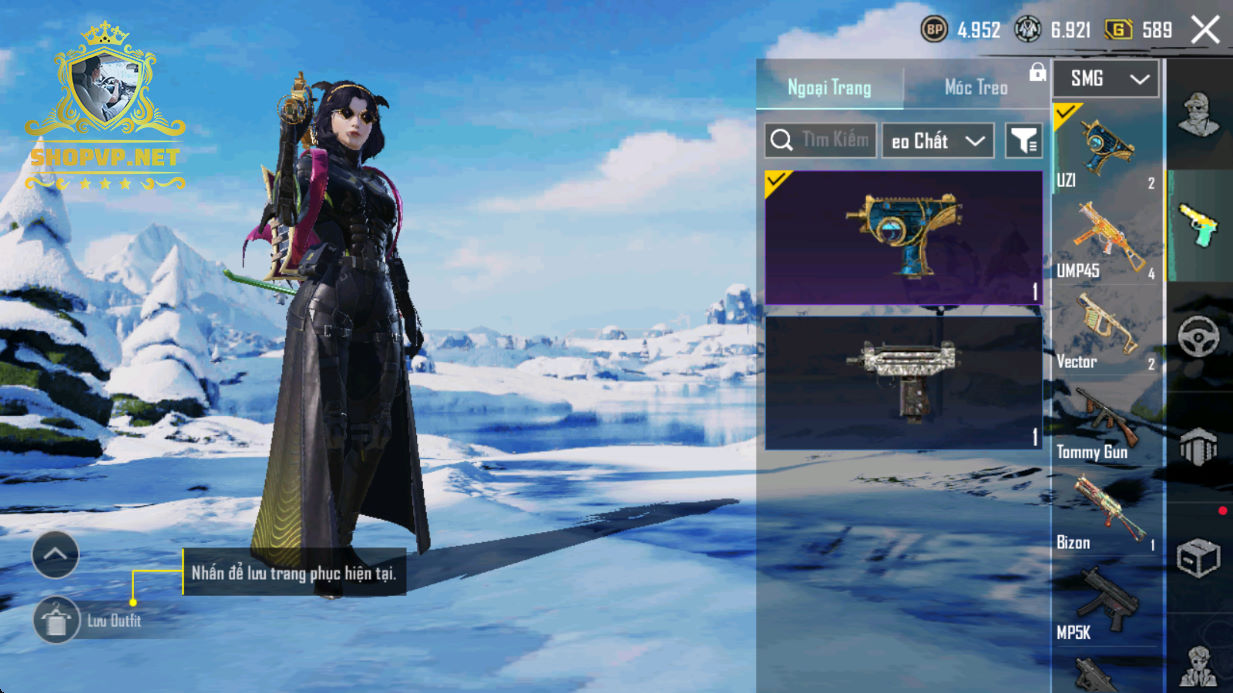1233x693 pixels.
Task: Expand the up-arrow circle button
Action: tap(55, 554)
